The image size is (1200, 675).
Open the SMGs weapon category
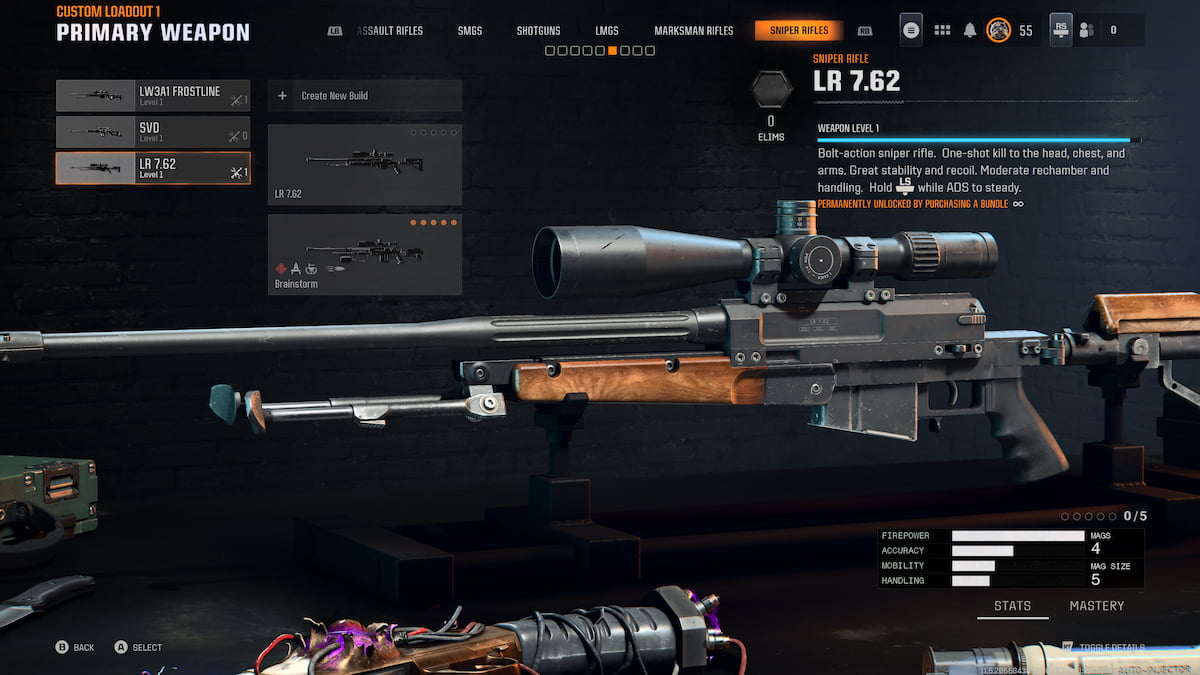point(470,31)
